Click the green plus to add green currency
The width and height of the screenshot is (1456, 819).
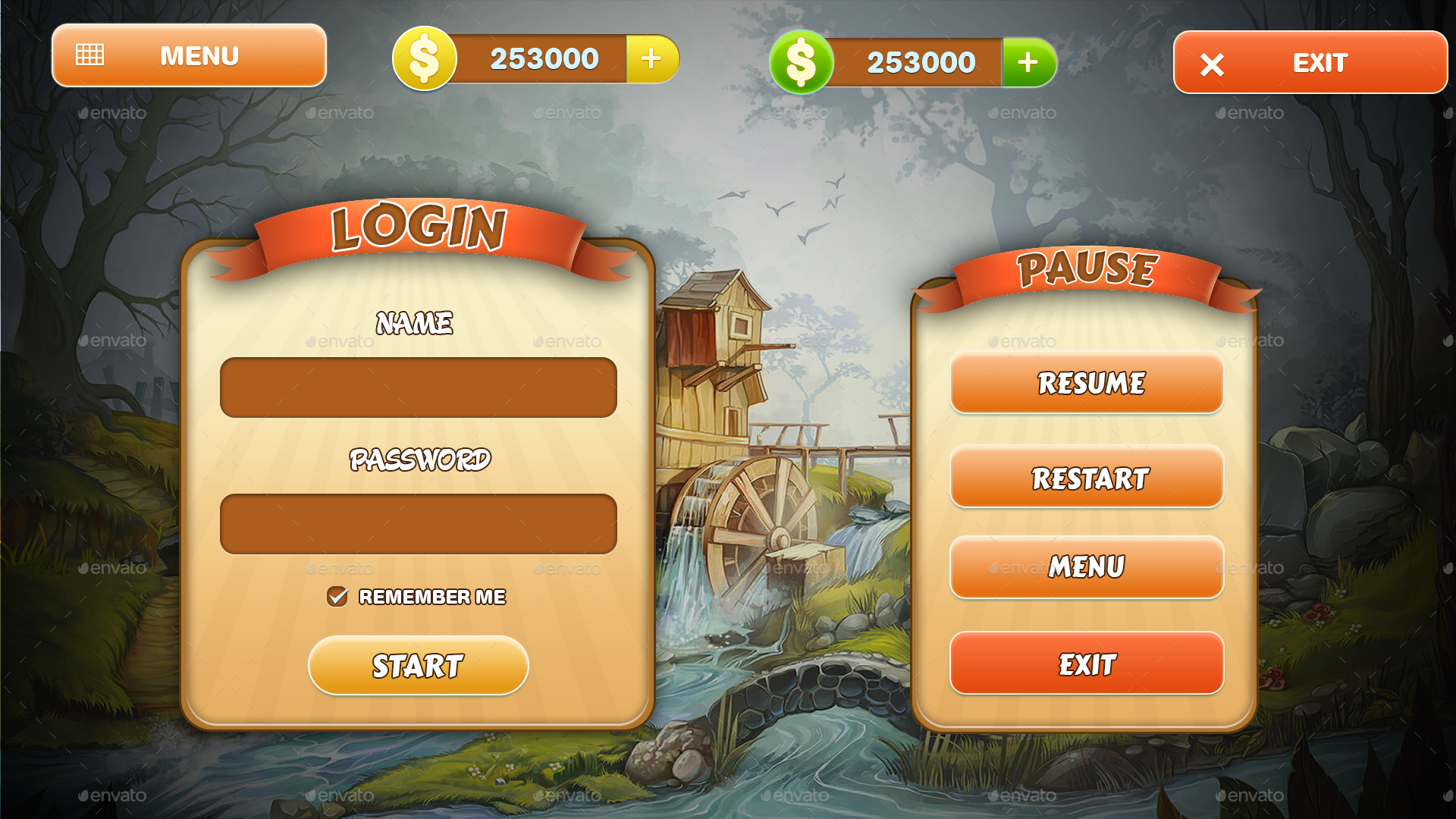pyautogui.click(x=1028, y=61)
